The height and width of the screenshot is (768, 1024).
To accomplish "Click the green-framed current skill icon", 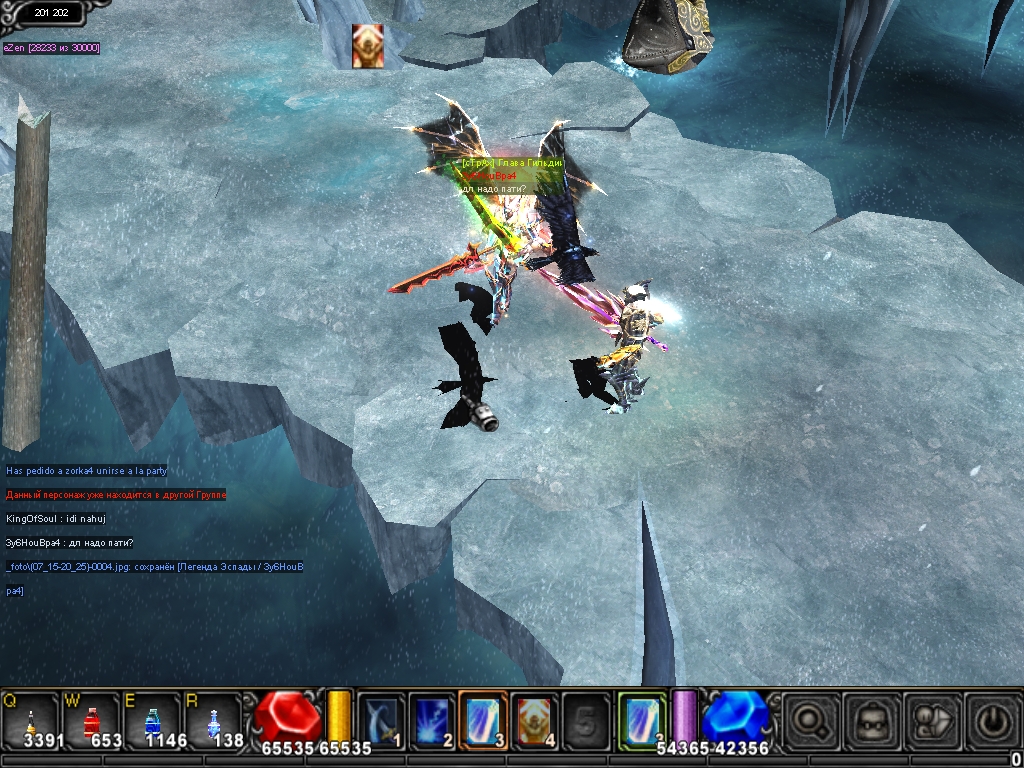I will point(642,719).
